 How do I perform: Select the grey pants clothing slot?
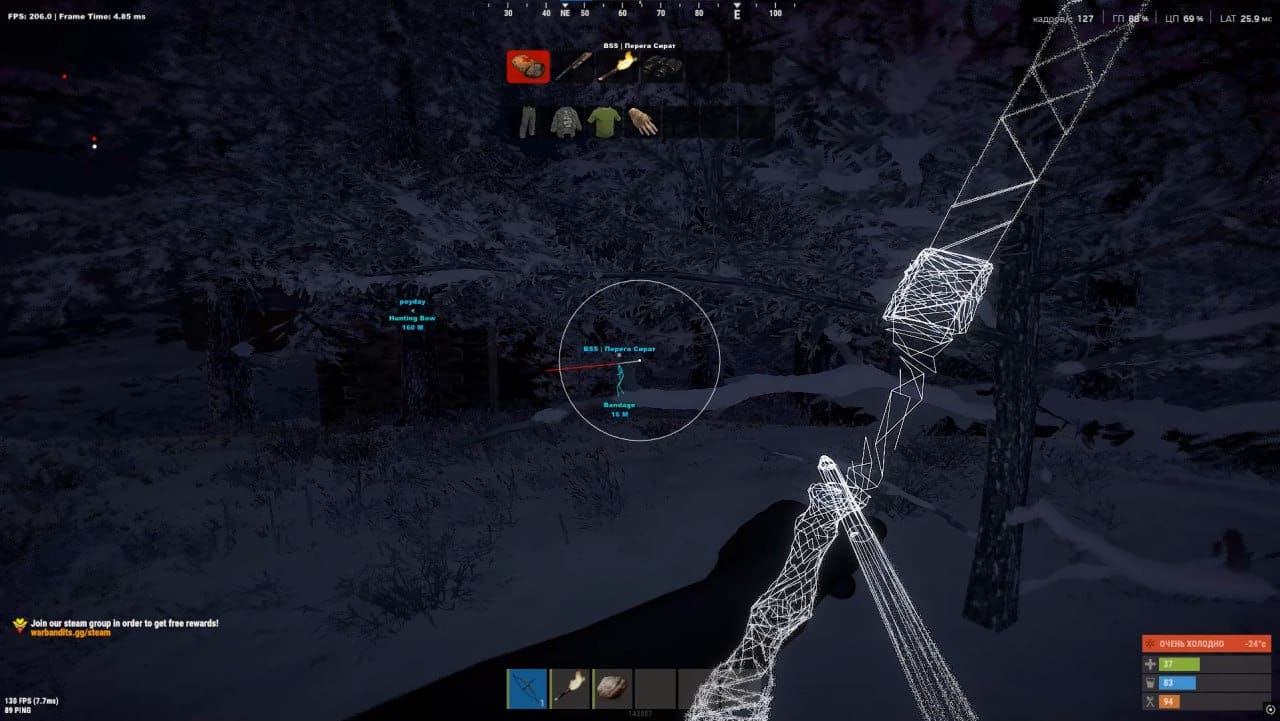[527, 122]
